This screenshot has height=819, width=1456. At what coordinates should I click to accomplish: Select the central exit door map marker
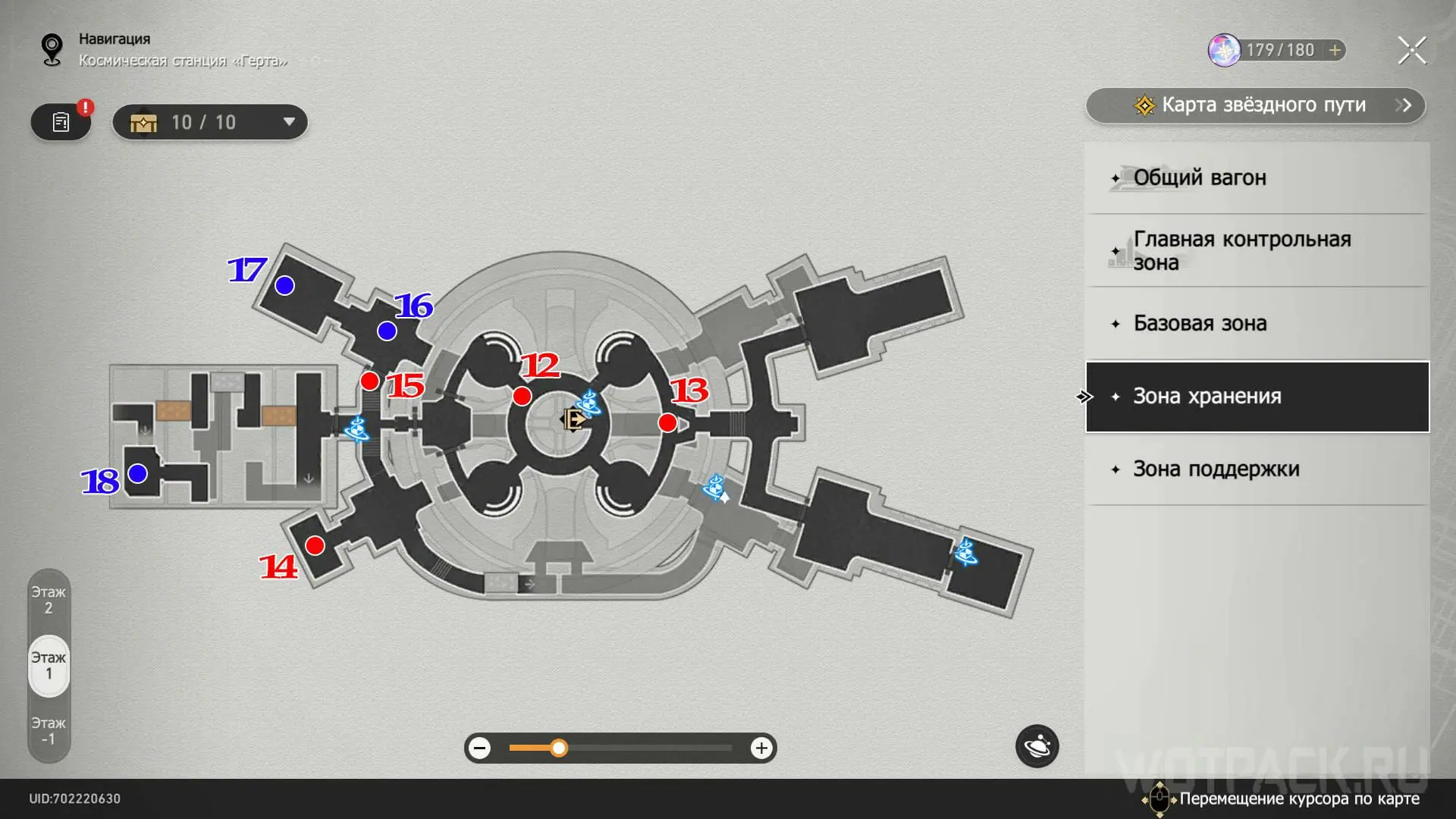click(x=573, y=419)
